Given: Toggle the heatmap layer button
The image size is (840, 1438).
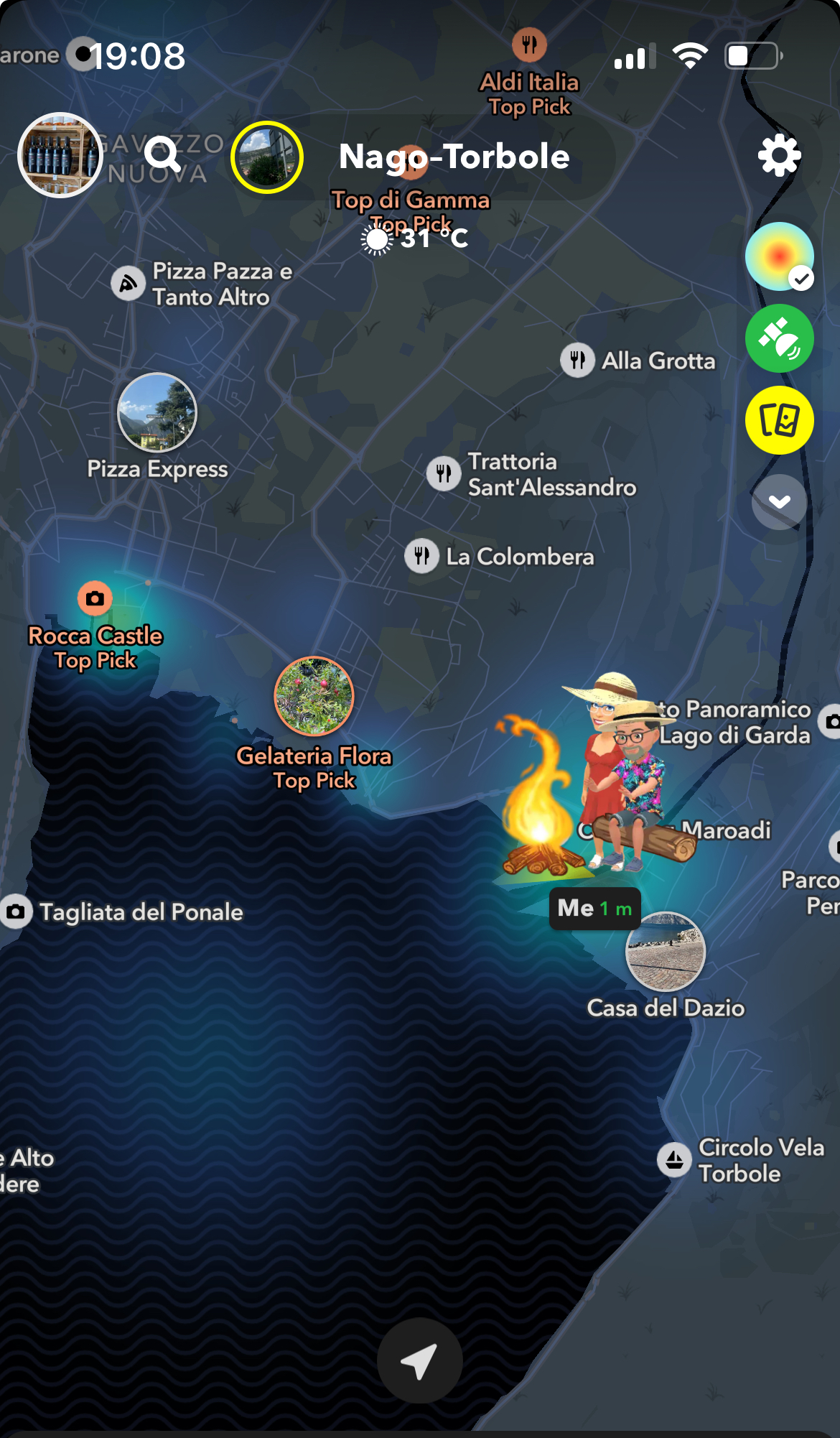Looking at the screenshot, I should (779, 256).
